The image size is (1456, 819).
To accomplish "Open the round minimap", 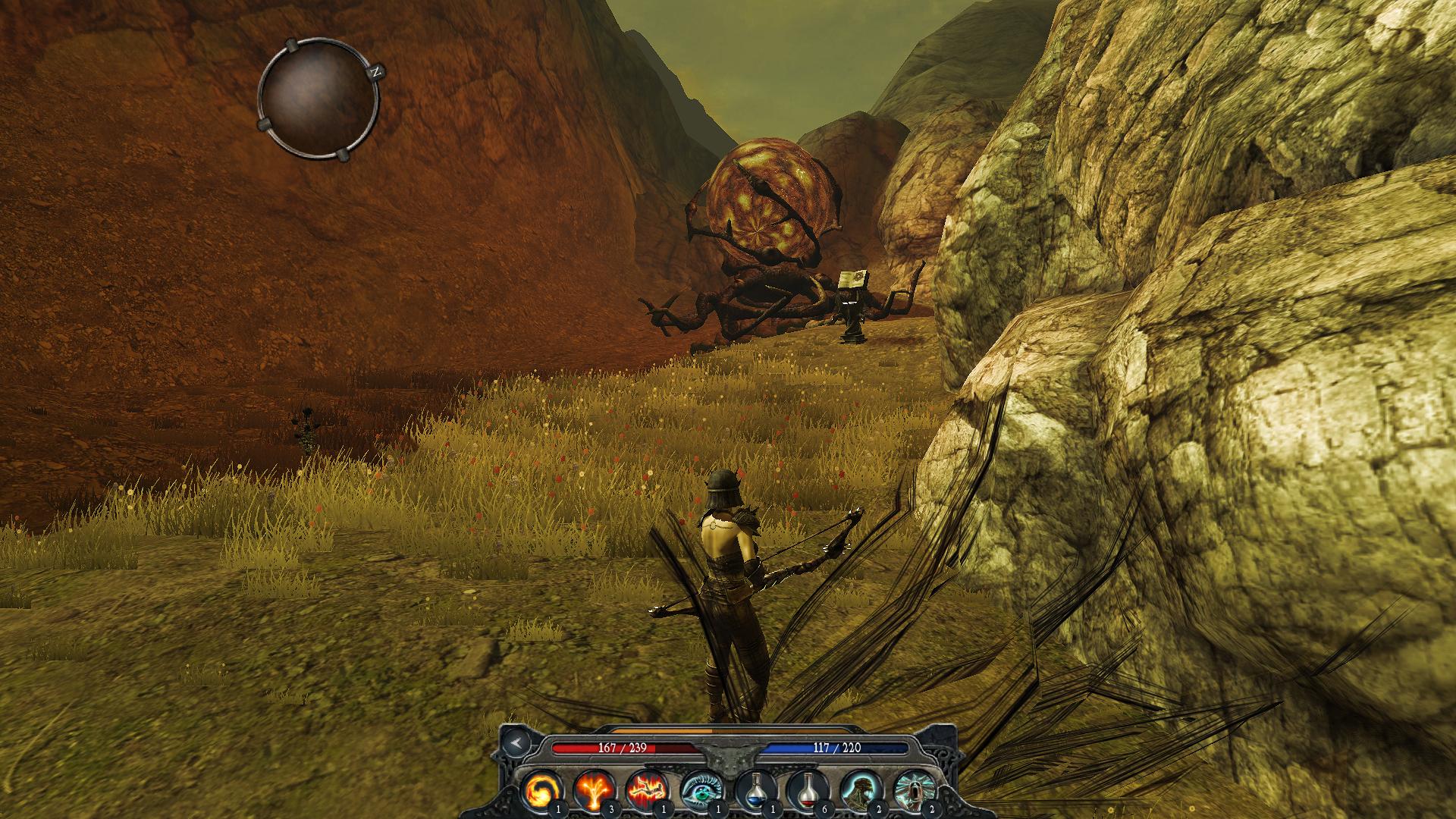I will coord(318,99).
